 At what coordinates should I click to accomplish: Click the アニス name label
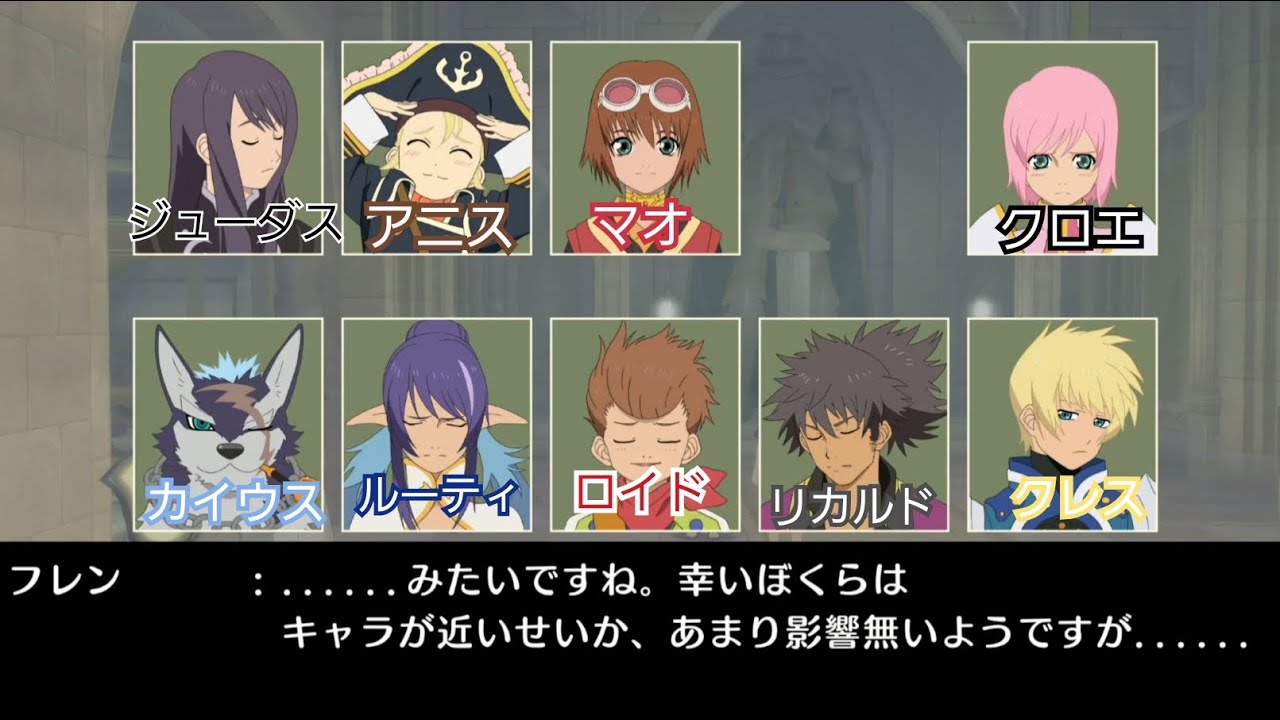(438, 224)
